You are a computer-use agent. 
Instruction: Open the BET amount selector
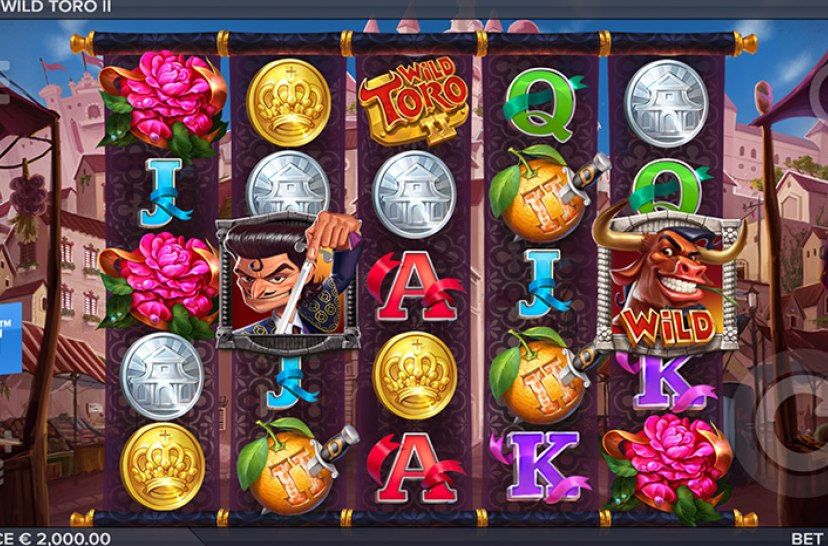tap(808, 538)
